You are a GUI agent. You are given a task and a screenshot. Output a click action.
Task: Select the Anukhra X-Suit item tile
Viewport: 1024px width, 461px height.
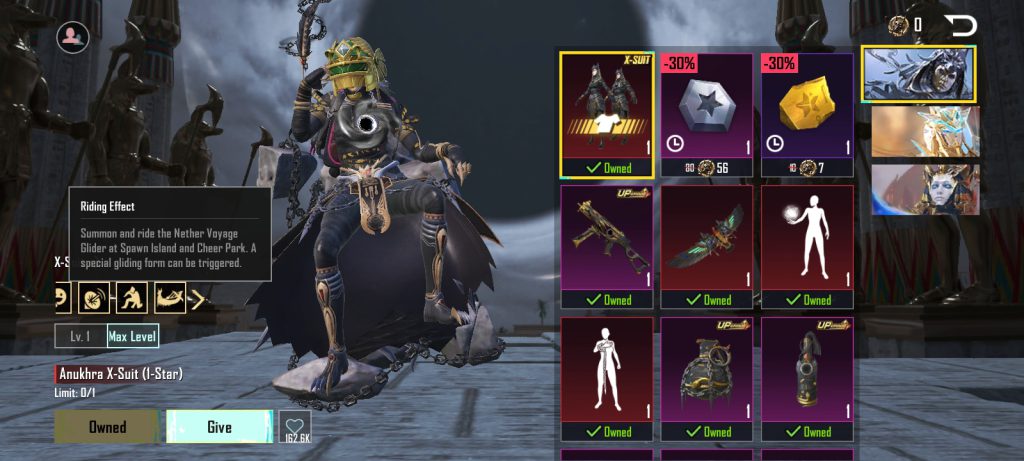pyautogui.click(x=607, y=114)
